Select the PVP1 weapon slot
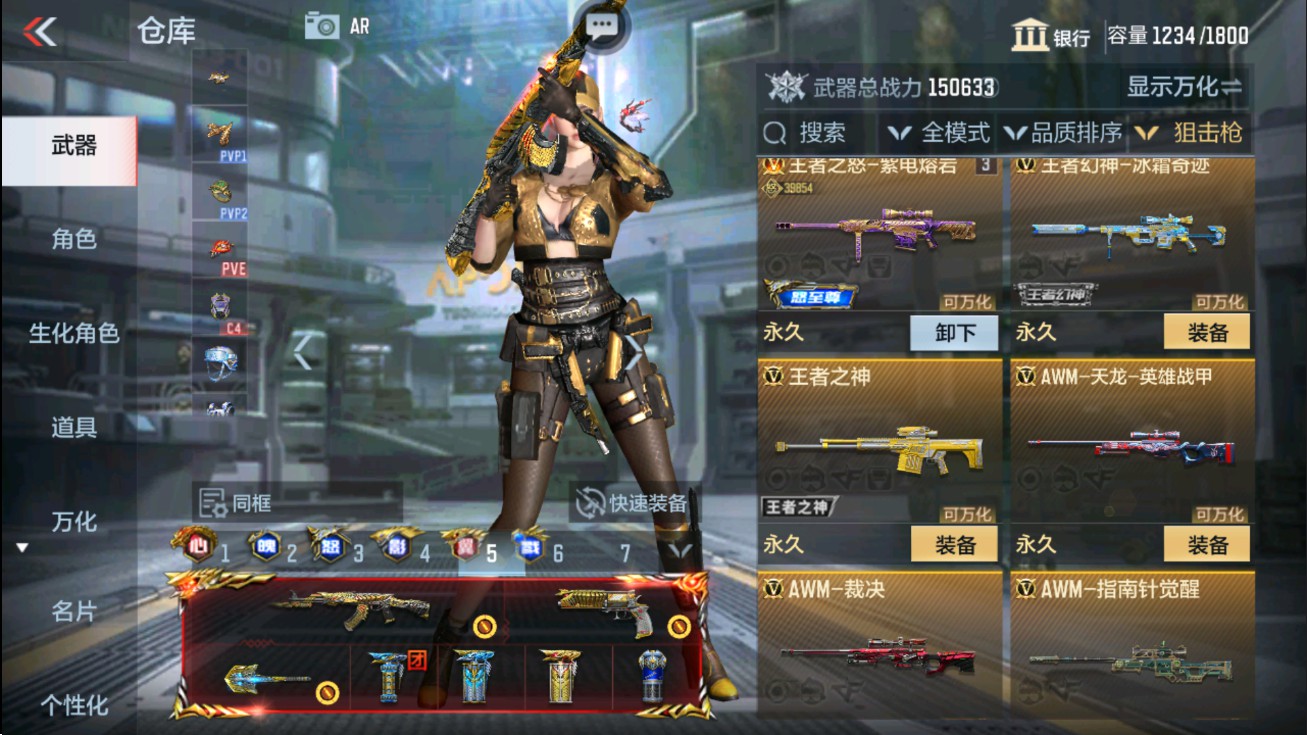Image resolution: width=1307 pixels, height=735 pixels. coord(220,135)
